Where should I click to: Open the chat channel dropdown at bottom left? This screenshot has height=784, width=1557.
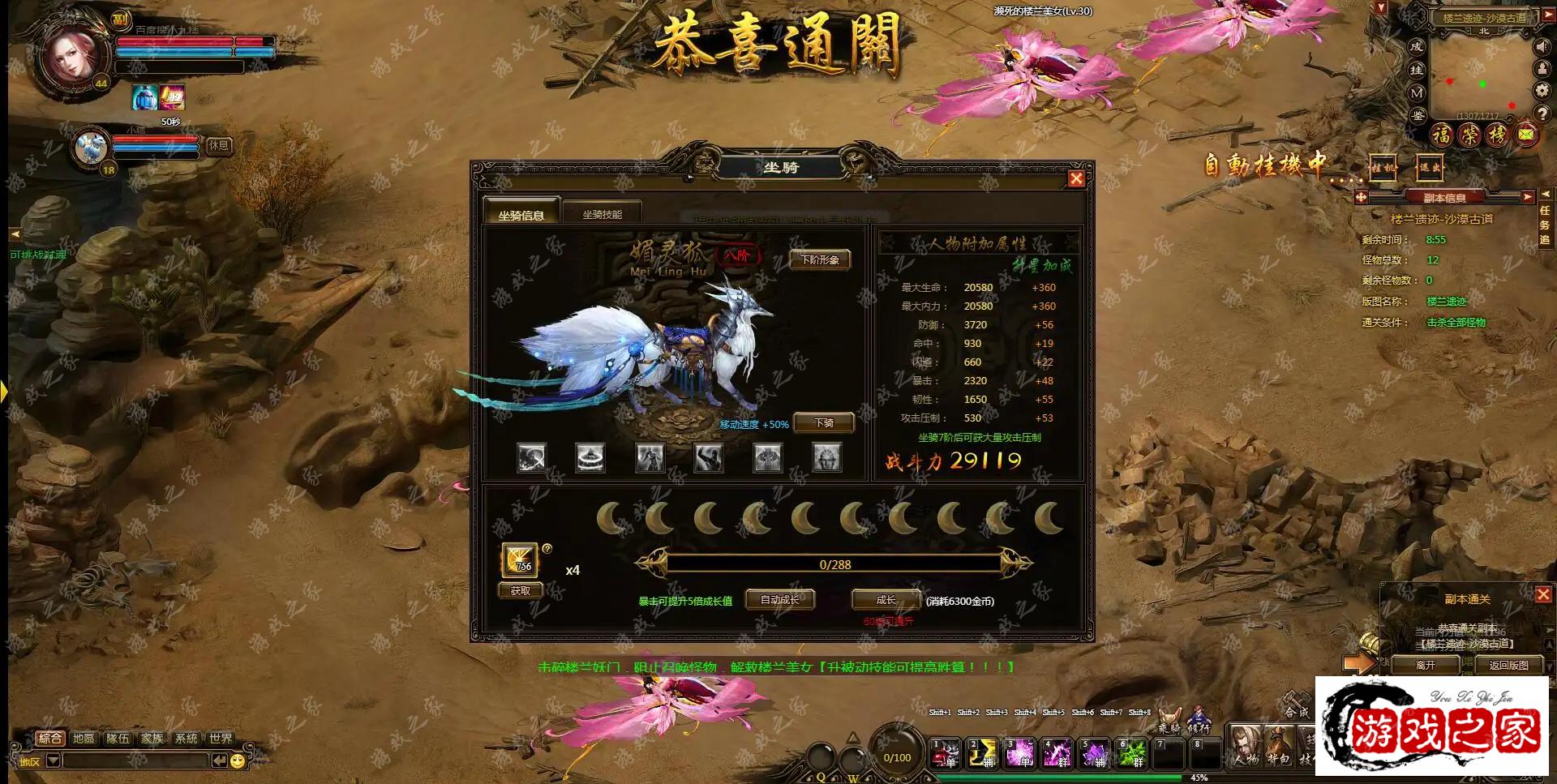click(x=53, y=762)
